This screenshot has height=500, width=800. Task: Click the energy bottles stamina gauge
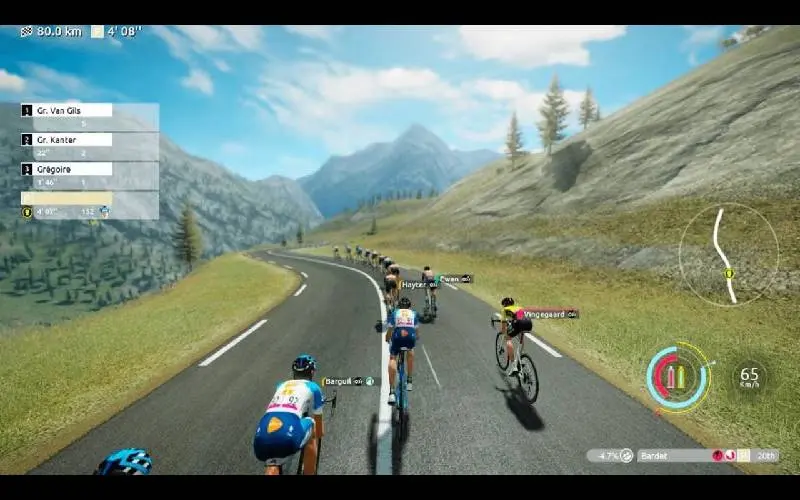click(677, 377)
